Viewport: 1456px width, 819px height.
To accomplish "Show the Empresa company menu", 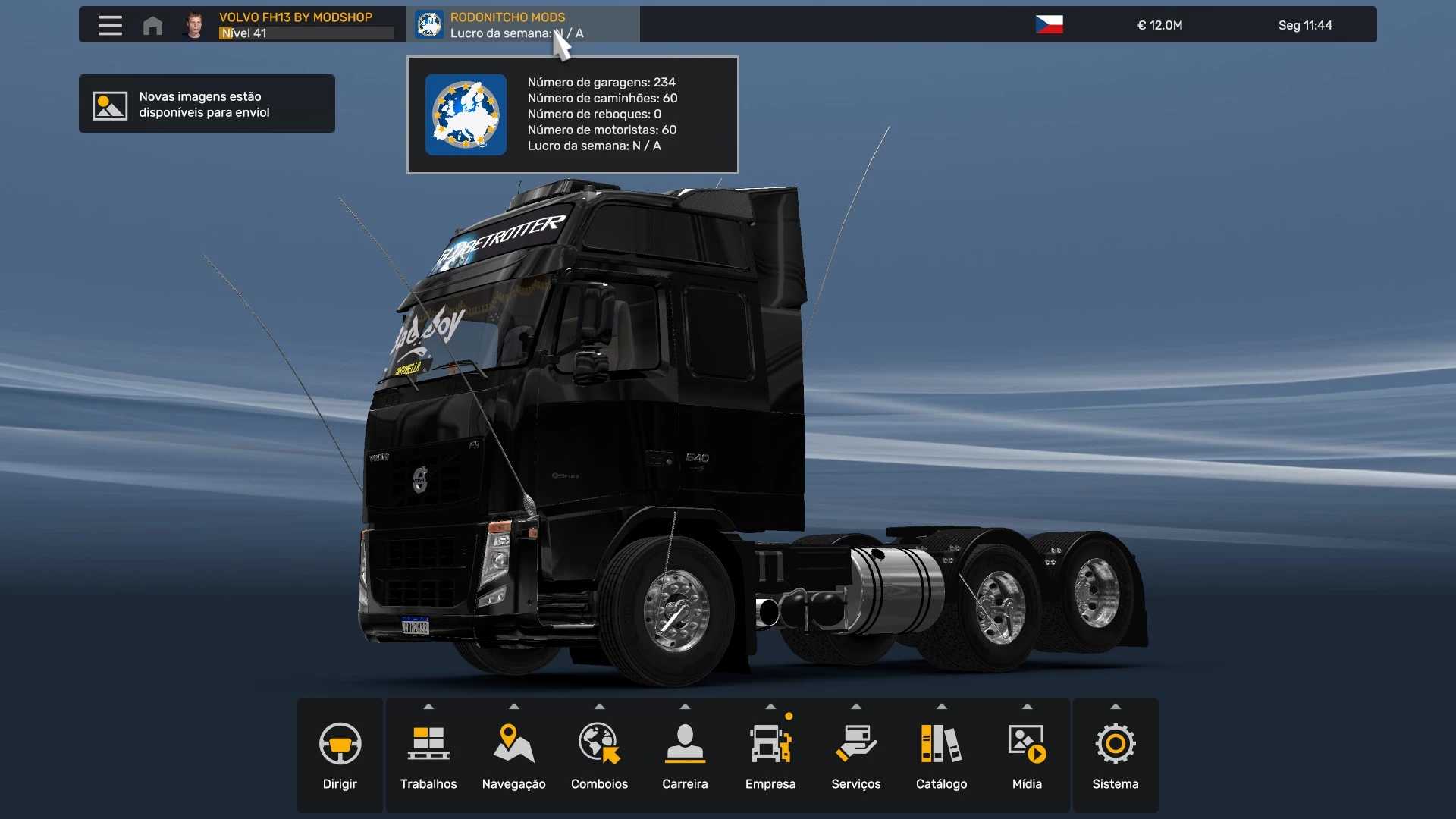I will coord(770,755).
